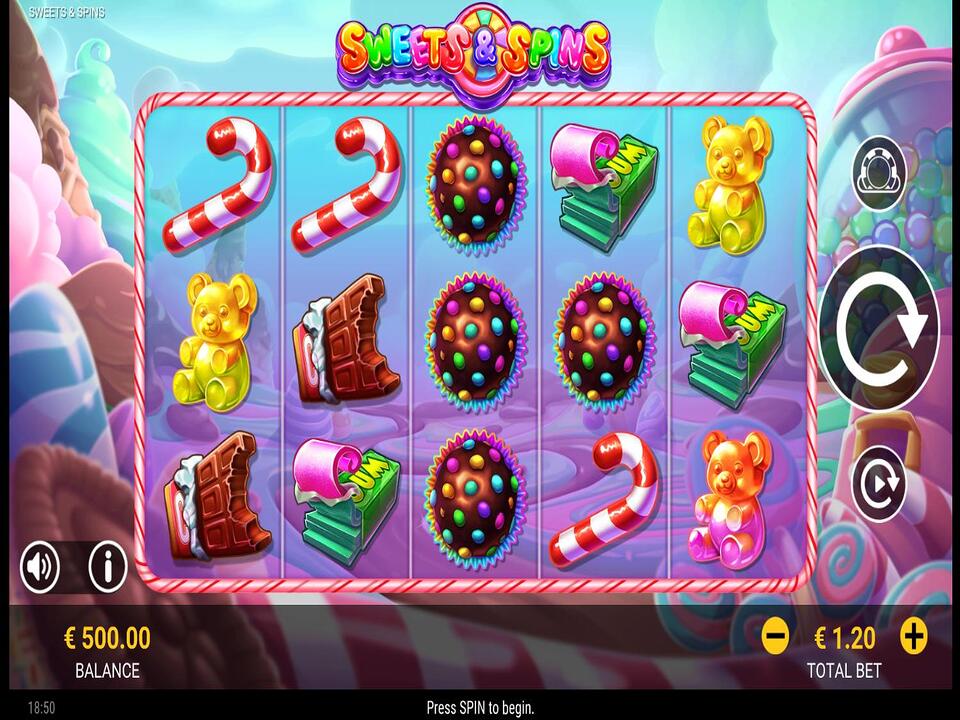Toggle sound with the speaker icon
The height and width of the screenshot is (720, 960).
tap(40, 568)
